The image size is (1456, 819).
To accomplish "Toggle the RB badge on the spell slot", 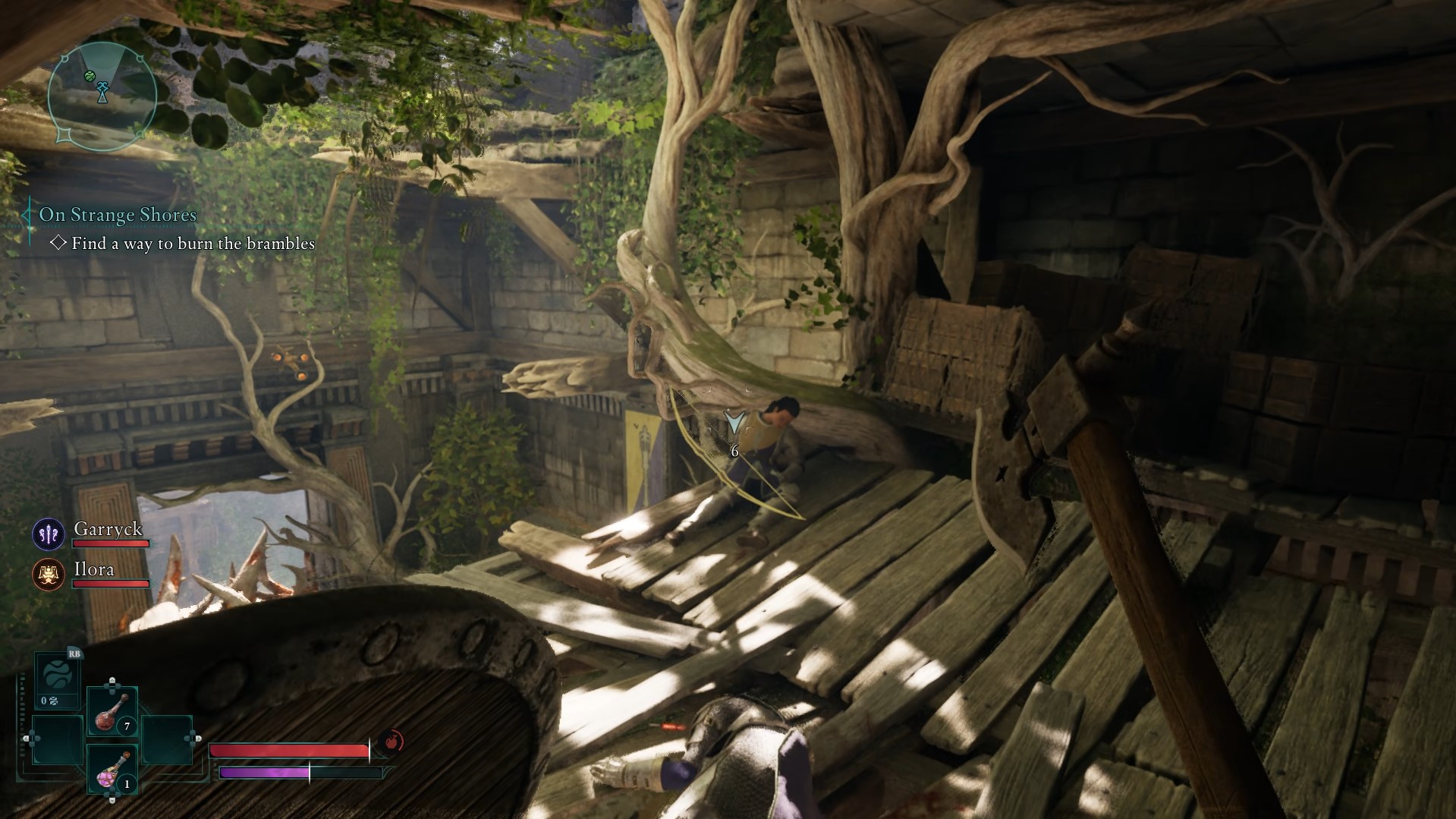I will [74, 654].
